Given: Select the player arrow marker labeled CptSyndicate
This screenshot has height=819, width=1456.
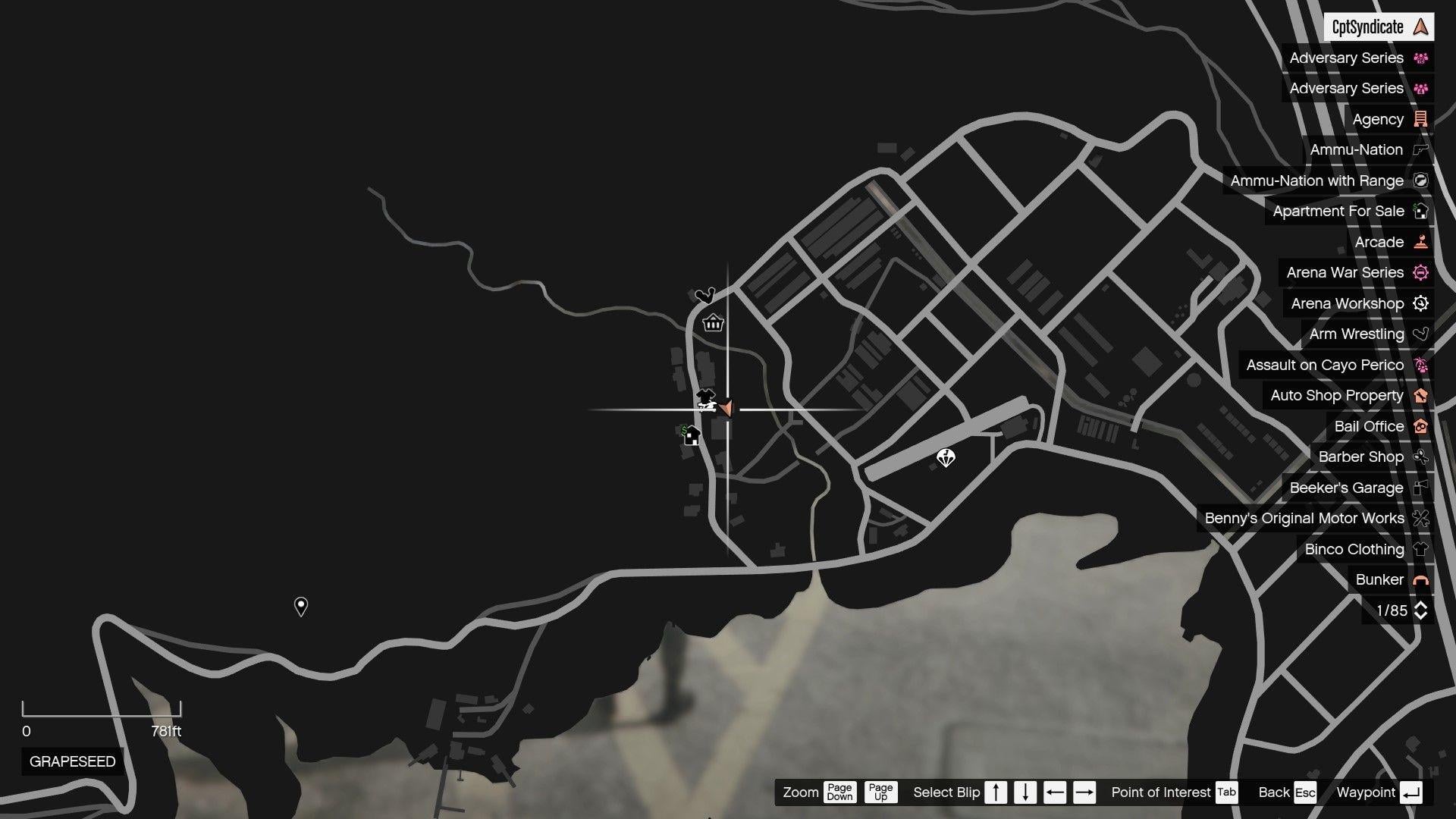Looking at the screenshot, I should [1419, 27].
